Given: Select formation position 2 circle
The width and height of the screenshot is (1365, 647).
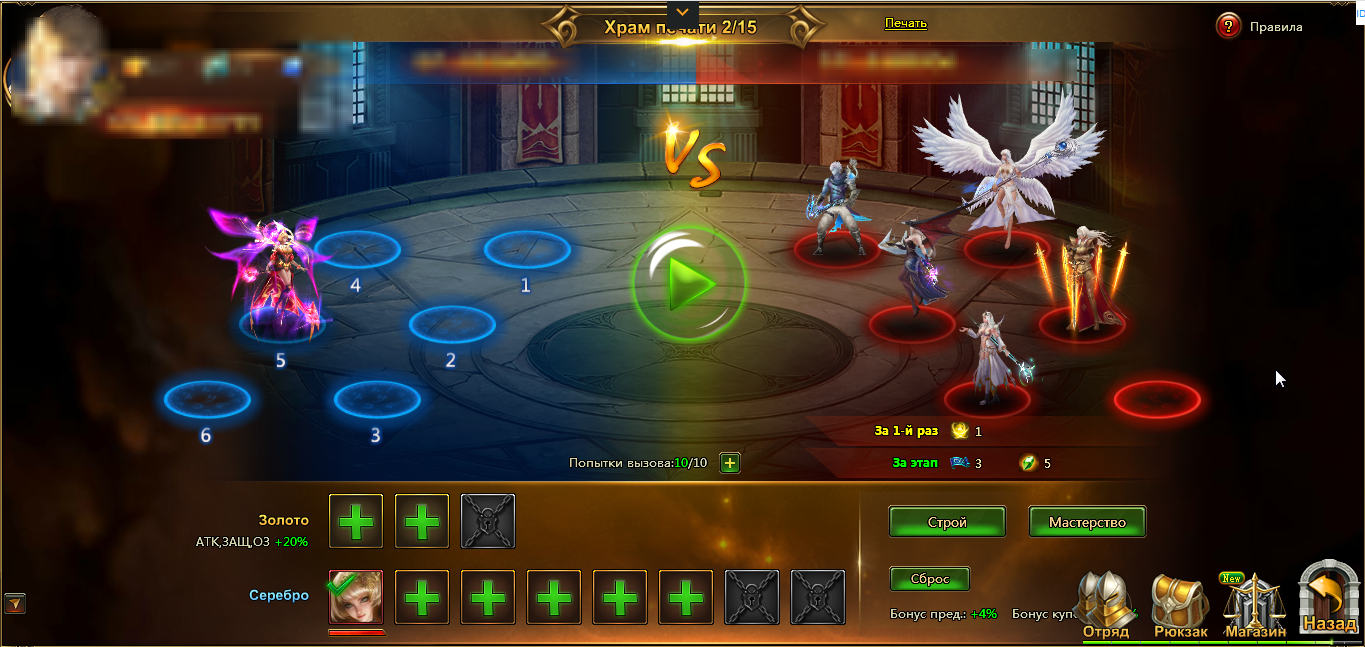Looking at the screenshot, I should click(452, 324).
